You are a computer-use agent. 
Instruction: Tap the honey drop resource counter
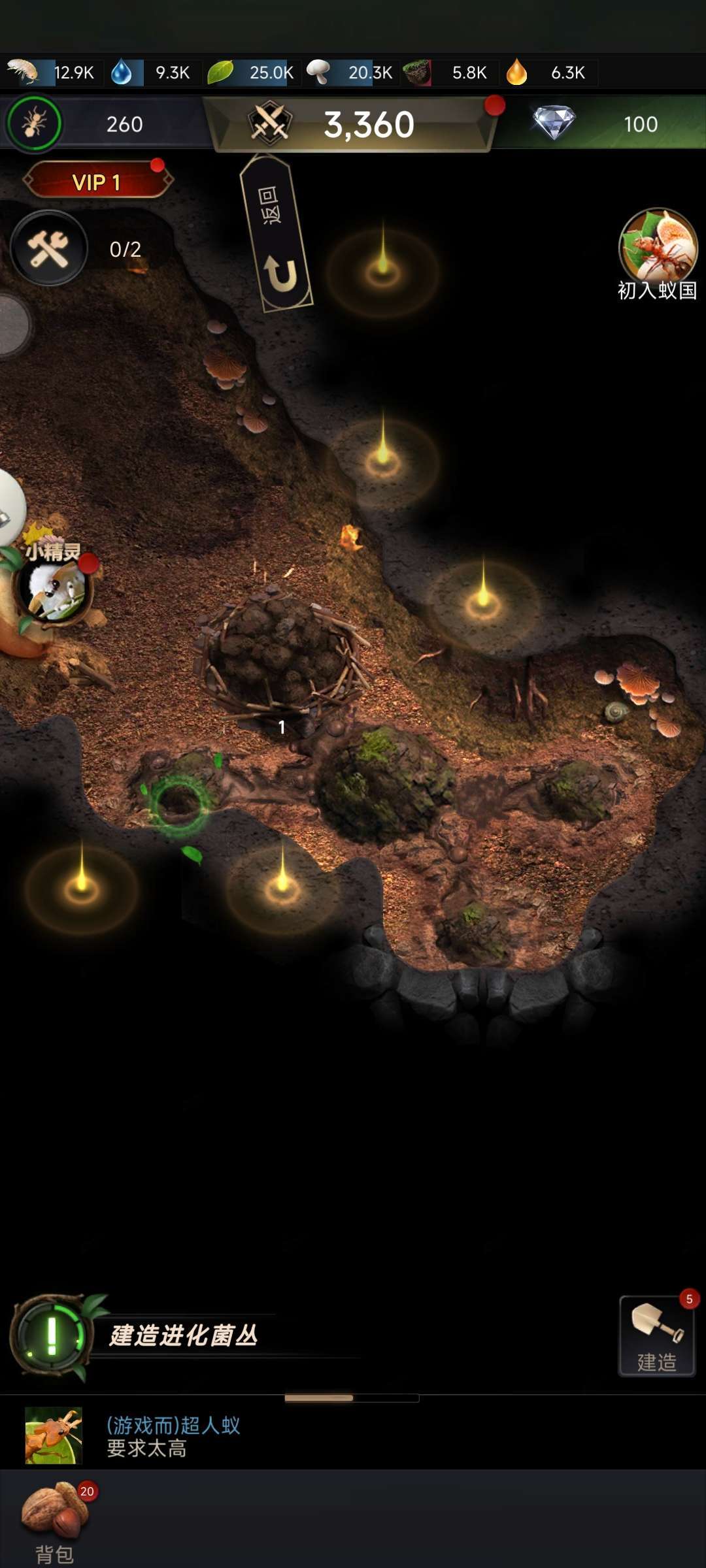coord(549,73)
